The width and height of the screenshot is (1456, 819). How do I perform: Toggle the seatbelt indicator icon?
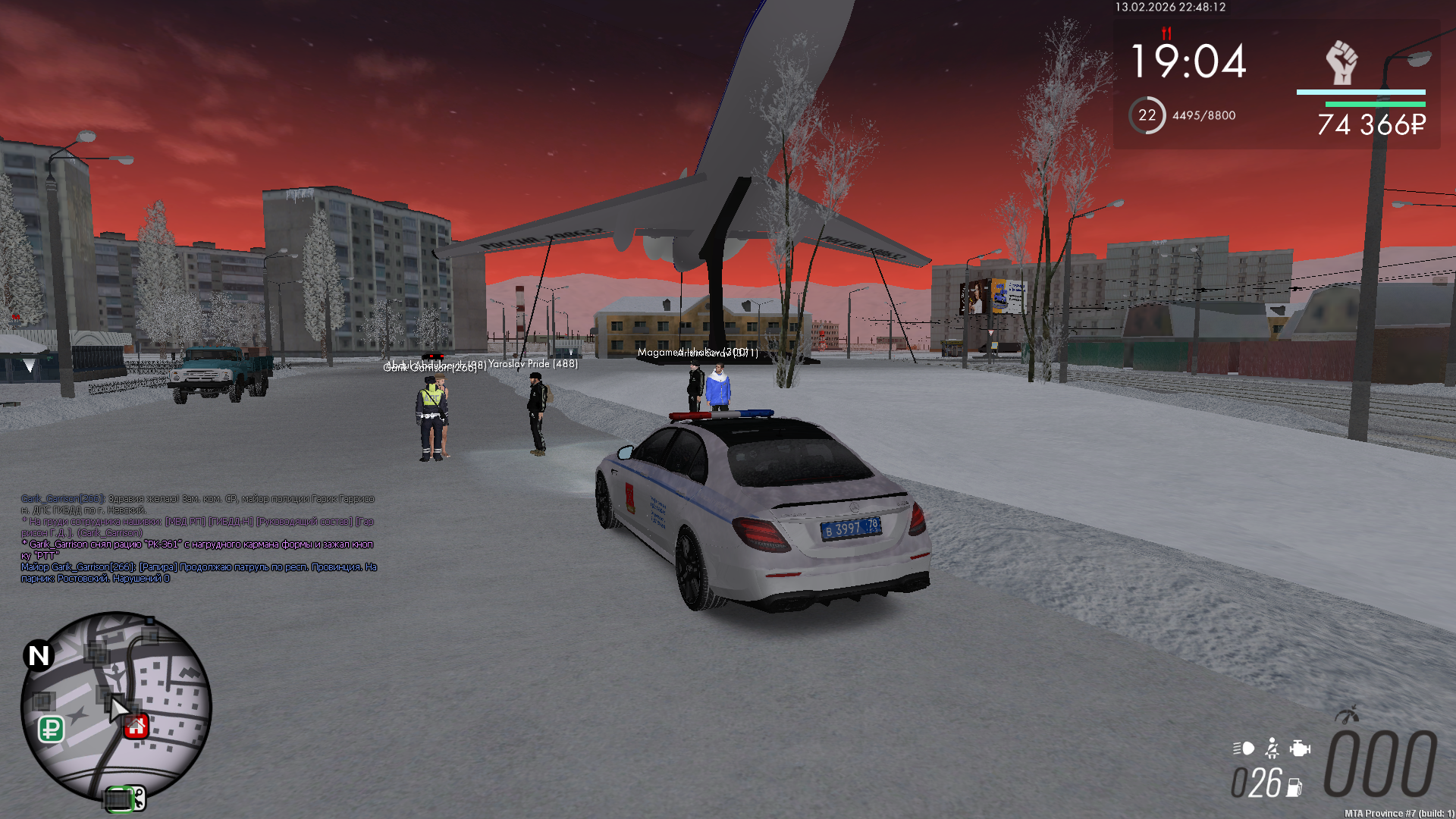[1272, 748]
